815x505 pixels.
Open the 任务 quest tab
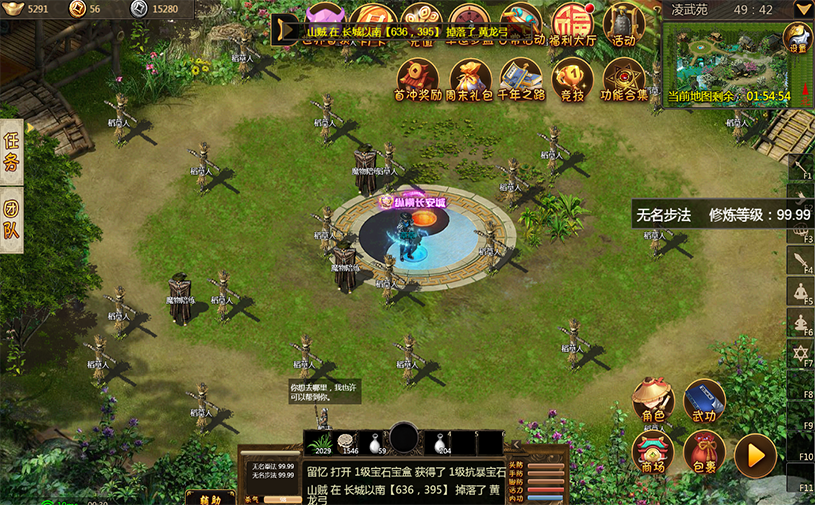[12, 151]
